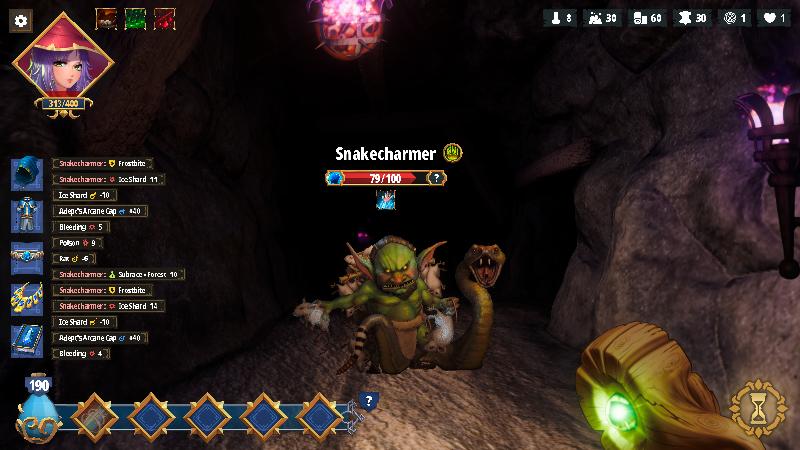
Task: Inspect the ice status effect under Snakecharmer
Action: 386,200
